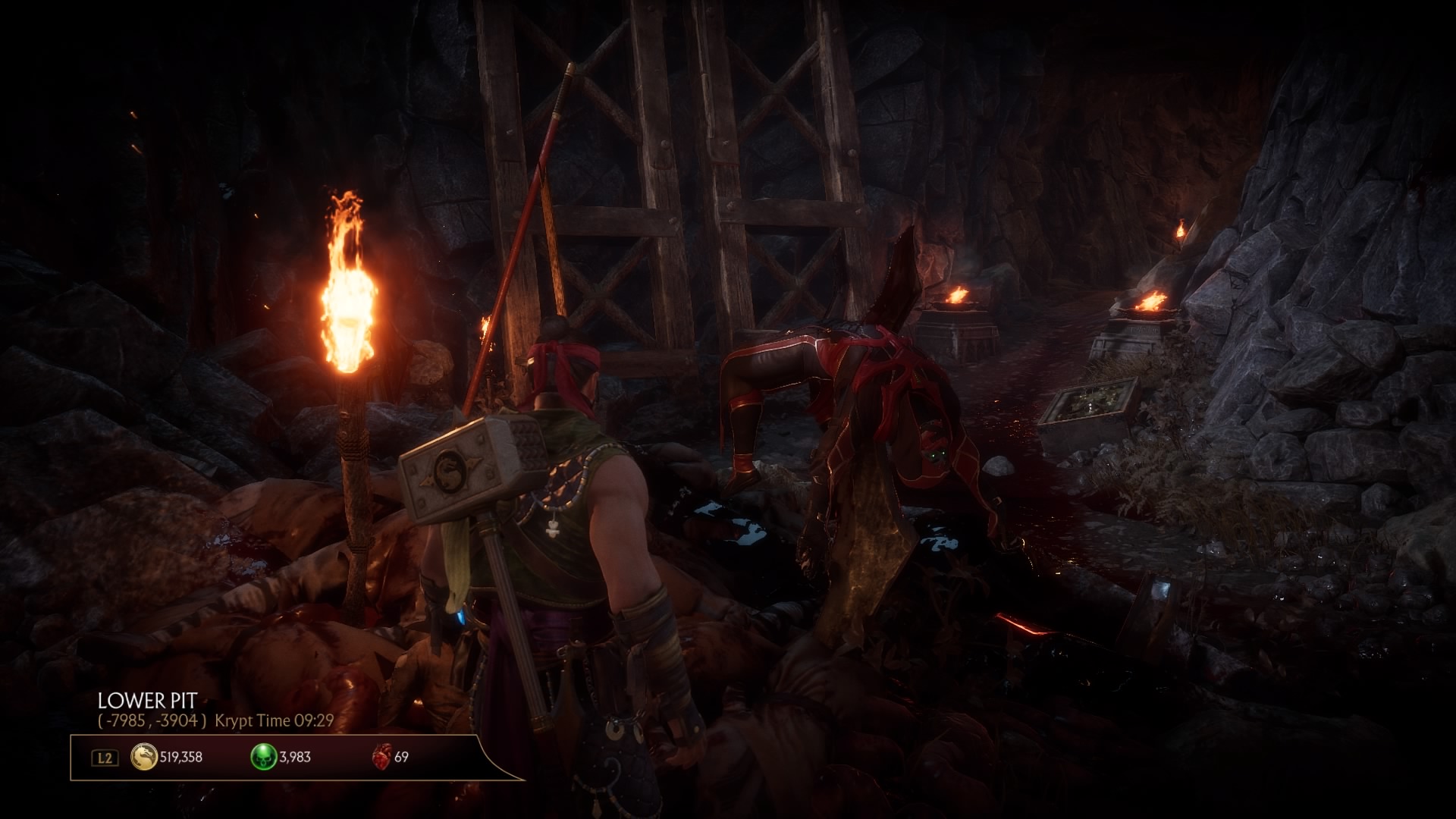Click the red Hearts currency icon
Viewport: 1456px width, 819px height.
coord(381,757)
